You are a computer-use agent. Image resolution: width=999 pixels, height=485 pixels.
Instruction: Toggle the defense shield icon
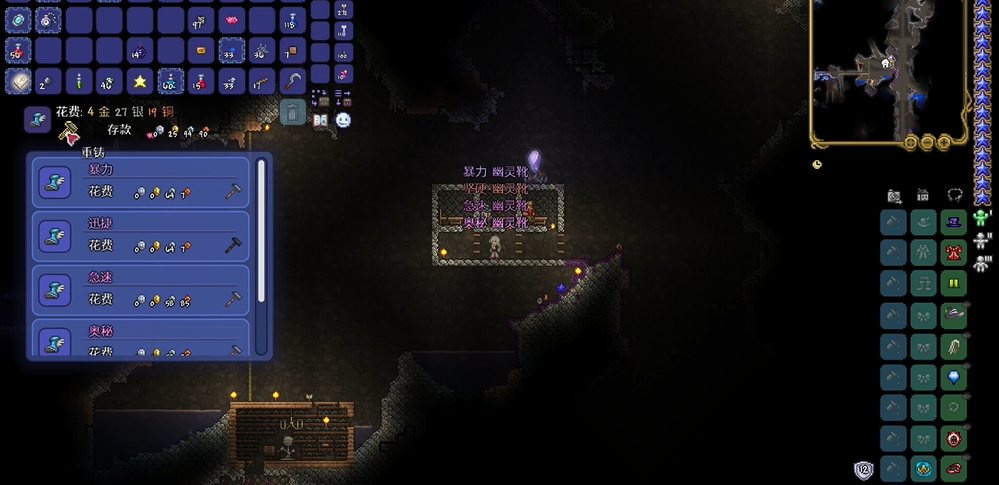pyautogui.click(x=863, y=470)
